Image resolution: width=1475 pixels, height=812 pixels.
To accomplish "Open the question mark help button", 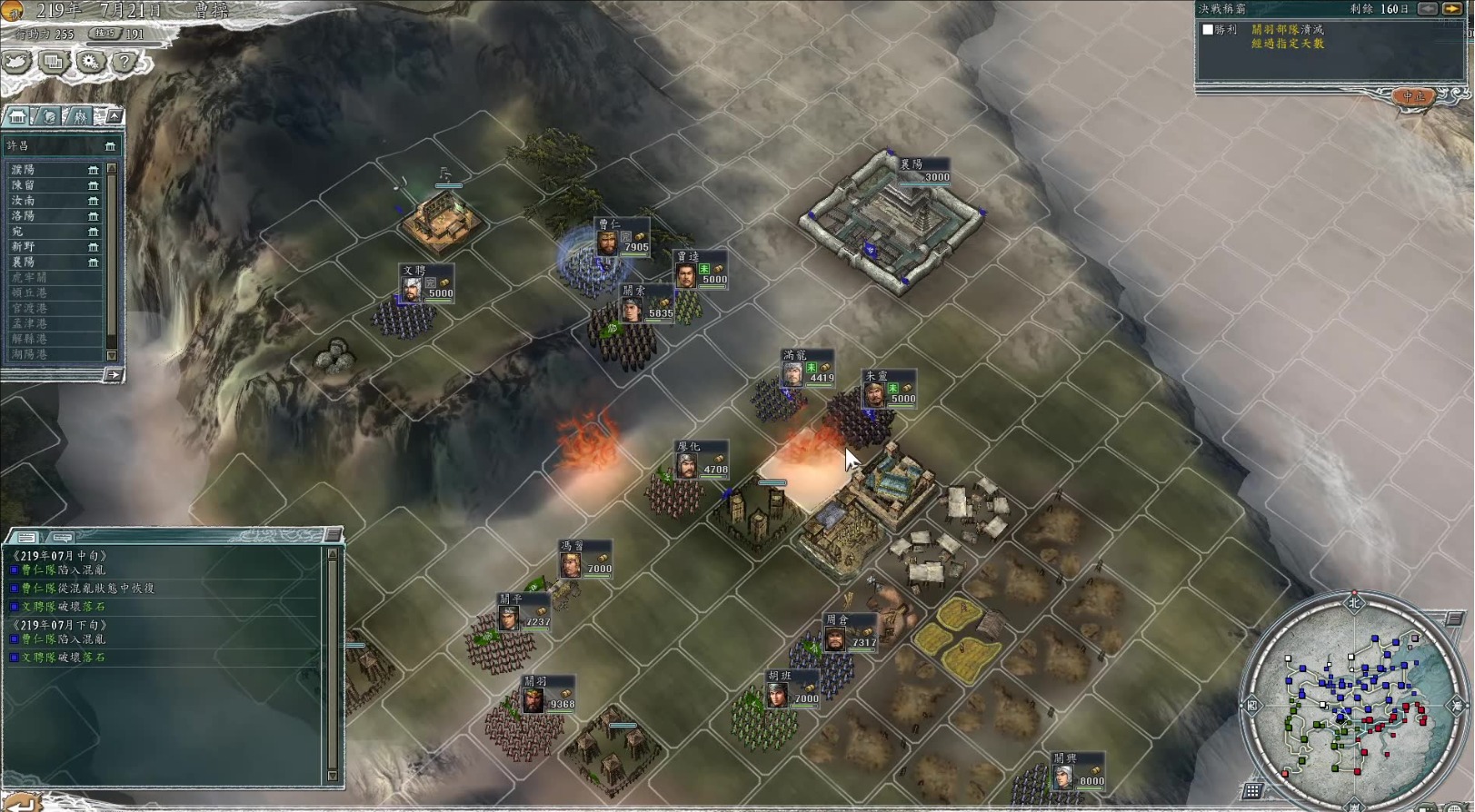I will [x=125, y=62].
